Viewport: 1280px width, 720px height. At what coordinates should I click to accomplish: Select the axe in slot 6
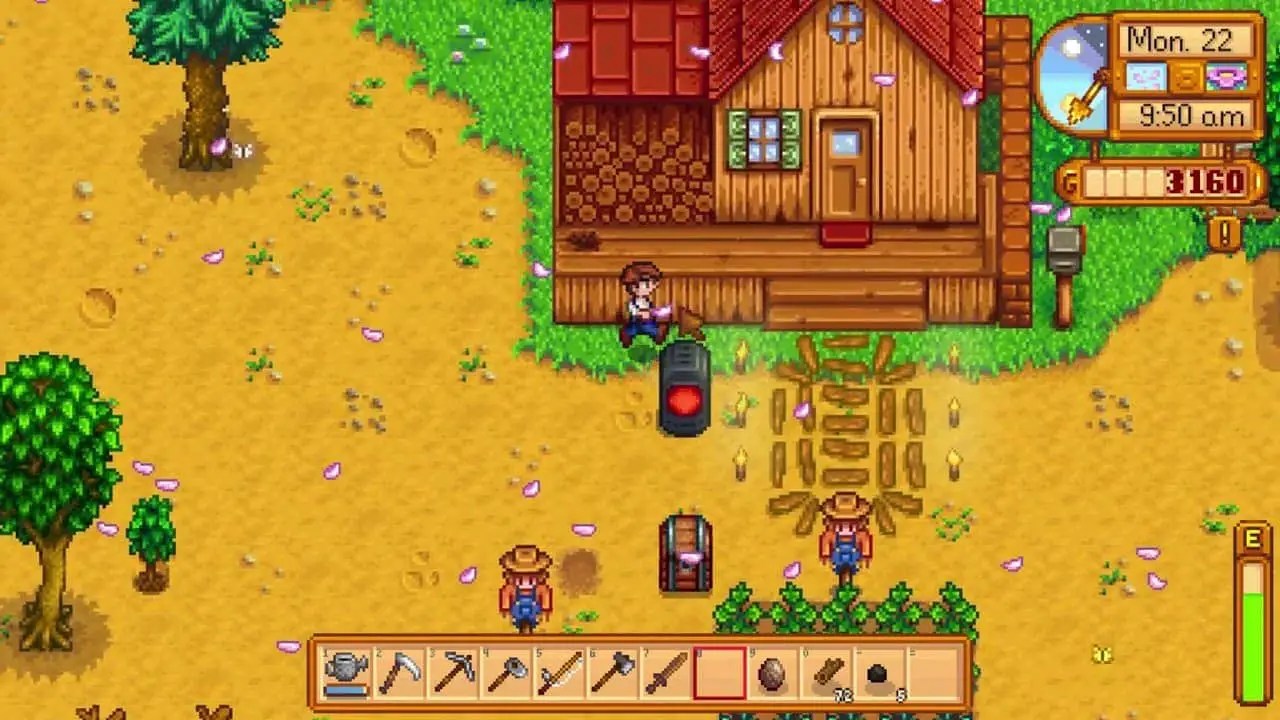(613, 673)
